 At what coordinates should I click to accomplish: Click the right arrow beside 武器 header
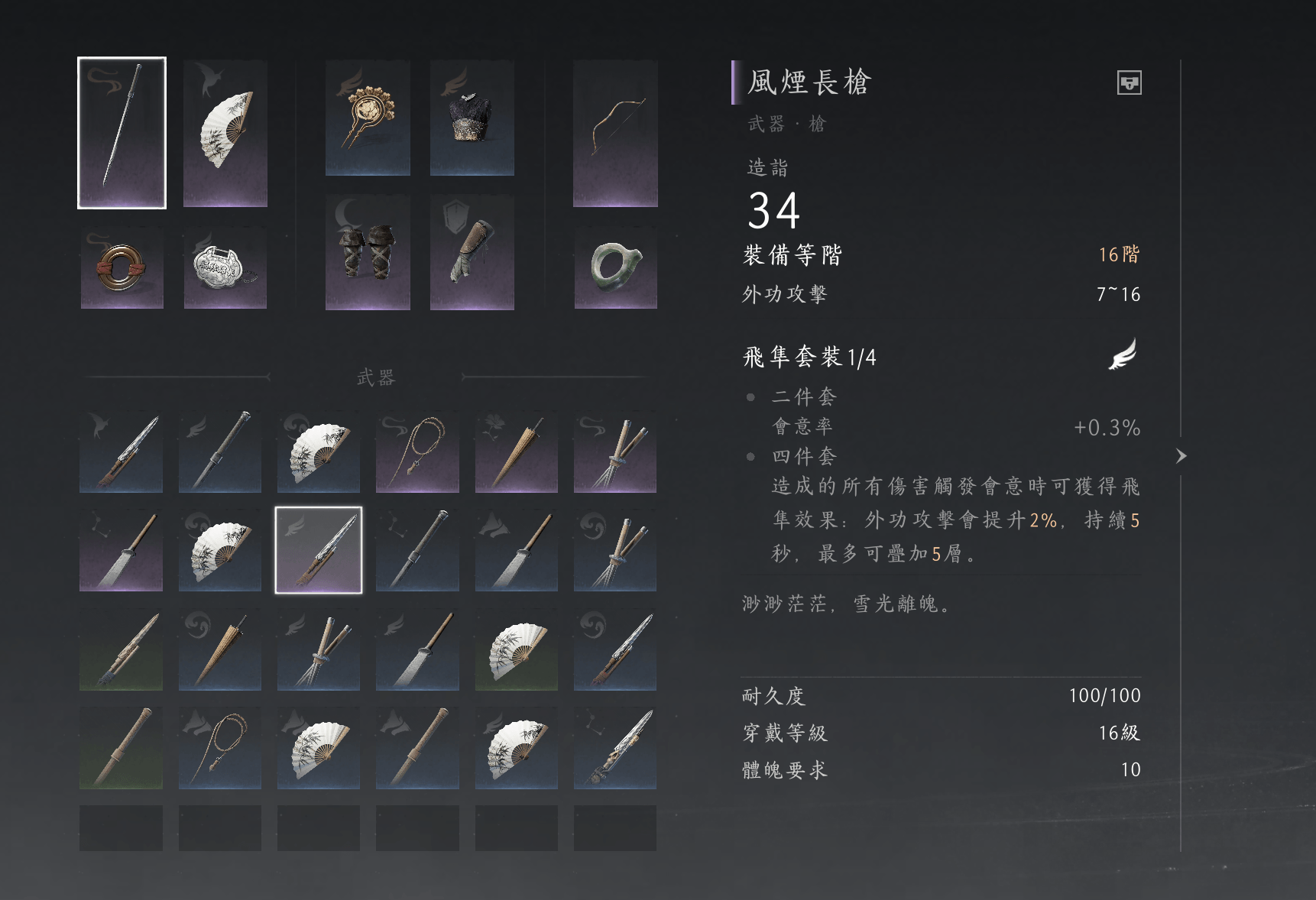coord(464,377)
